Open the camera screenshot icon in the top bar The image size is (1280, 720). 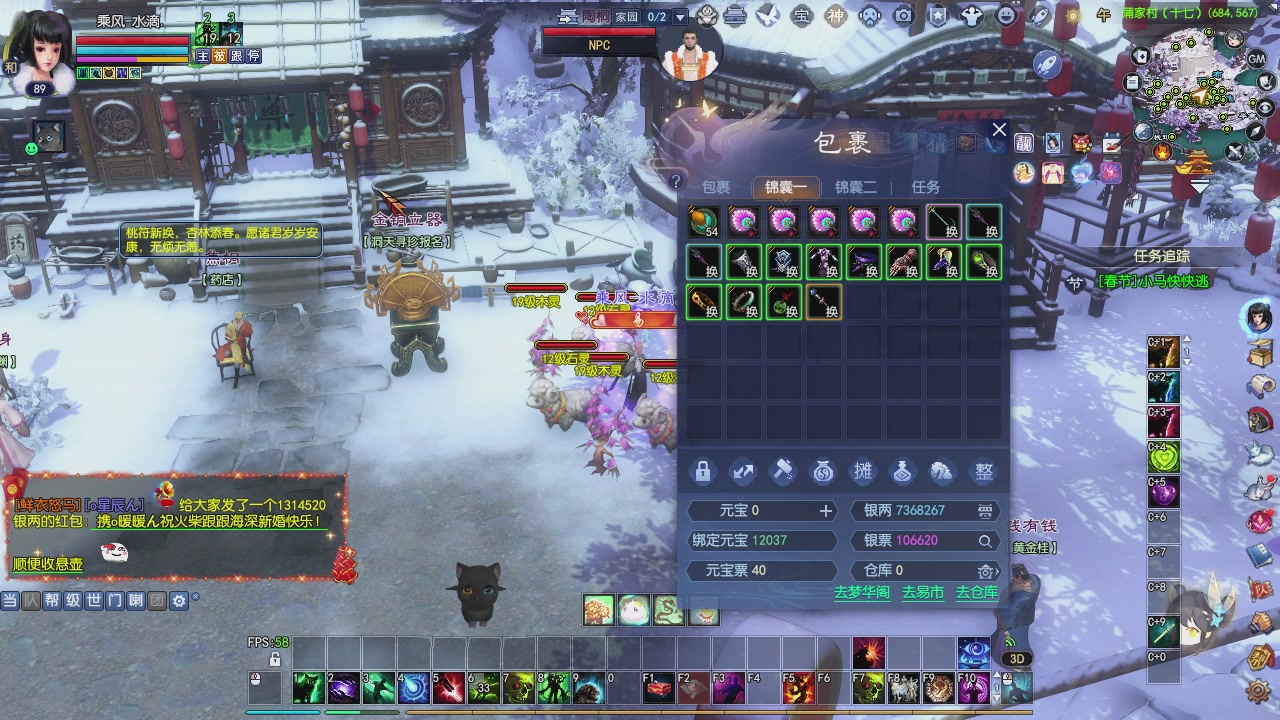[904, 15]
